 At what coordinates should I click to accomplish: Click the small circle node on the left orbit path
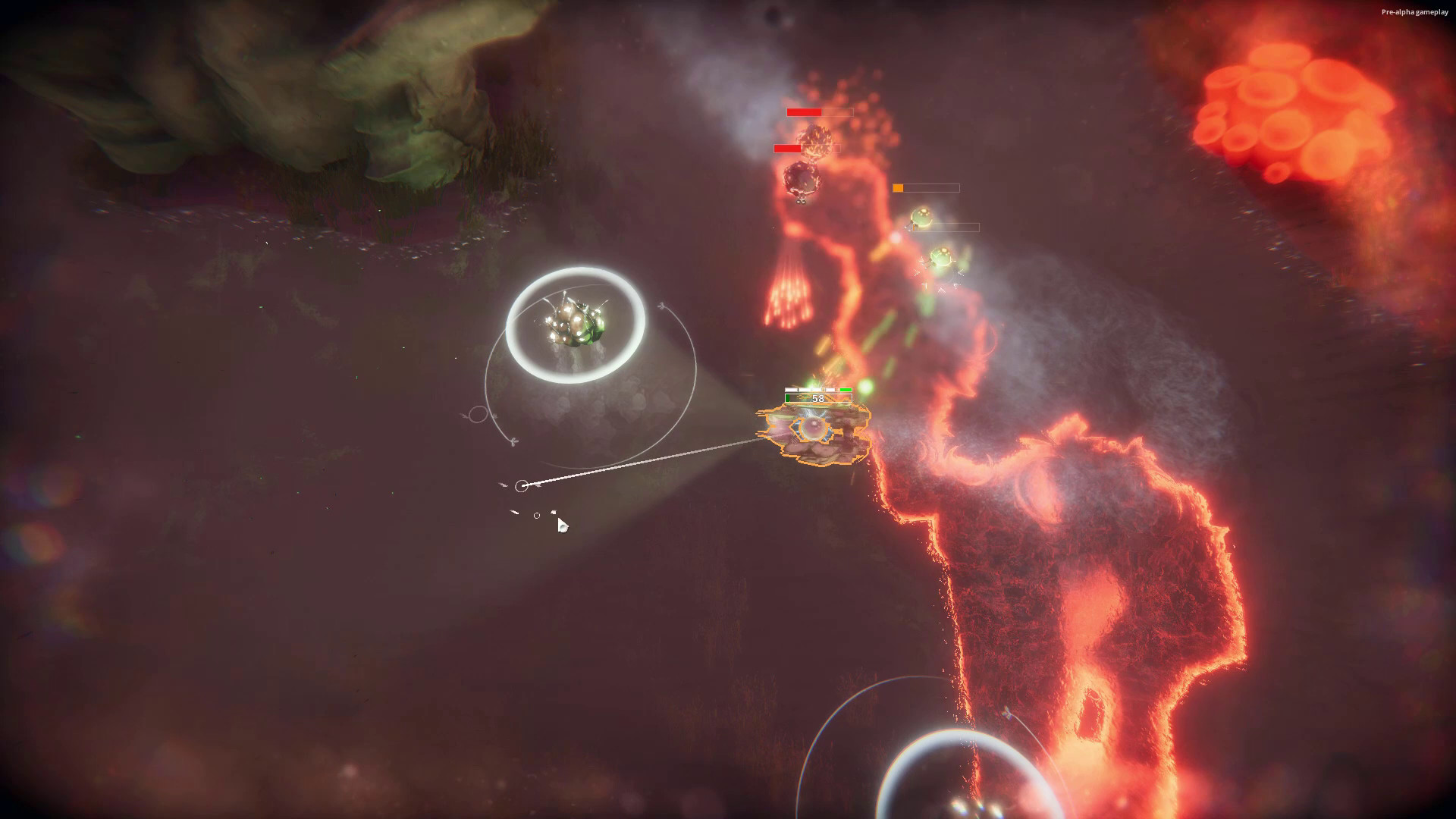tap(478, 414)
